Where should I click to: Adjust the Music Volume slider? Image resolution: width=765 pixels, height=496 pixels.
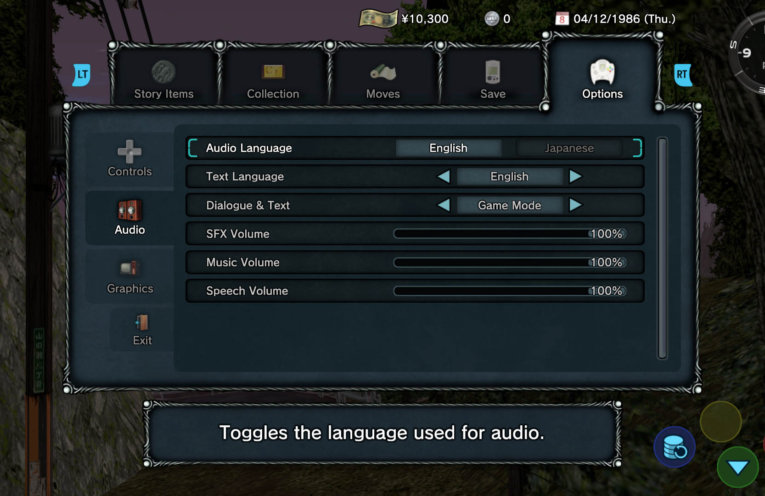[x=508, y=262]
